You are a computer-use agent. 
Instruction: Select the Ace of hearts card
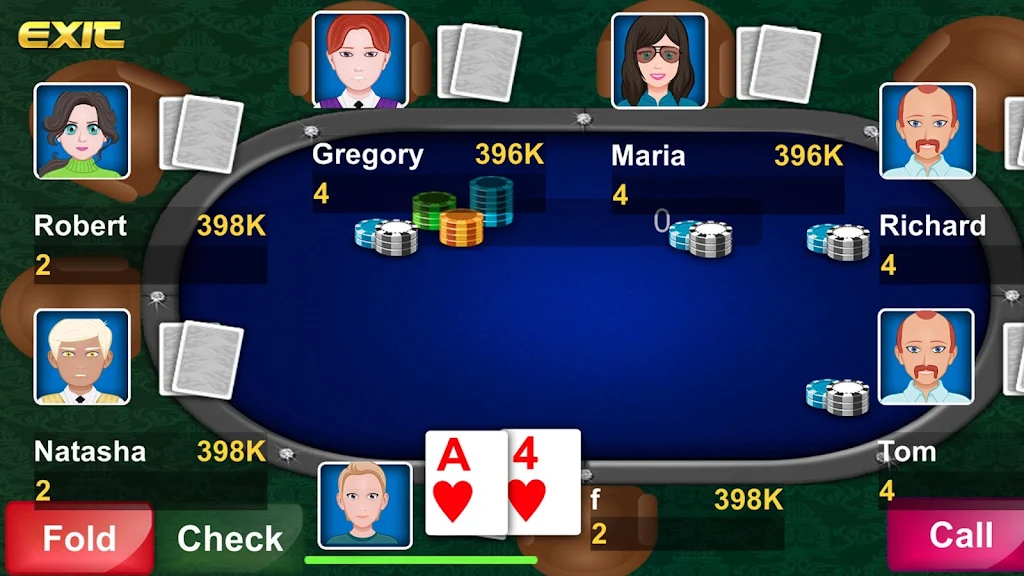point(462,483)
